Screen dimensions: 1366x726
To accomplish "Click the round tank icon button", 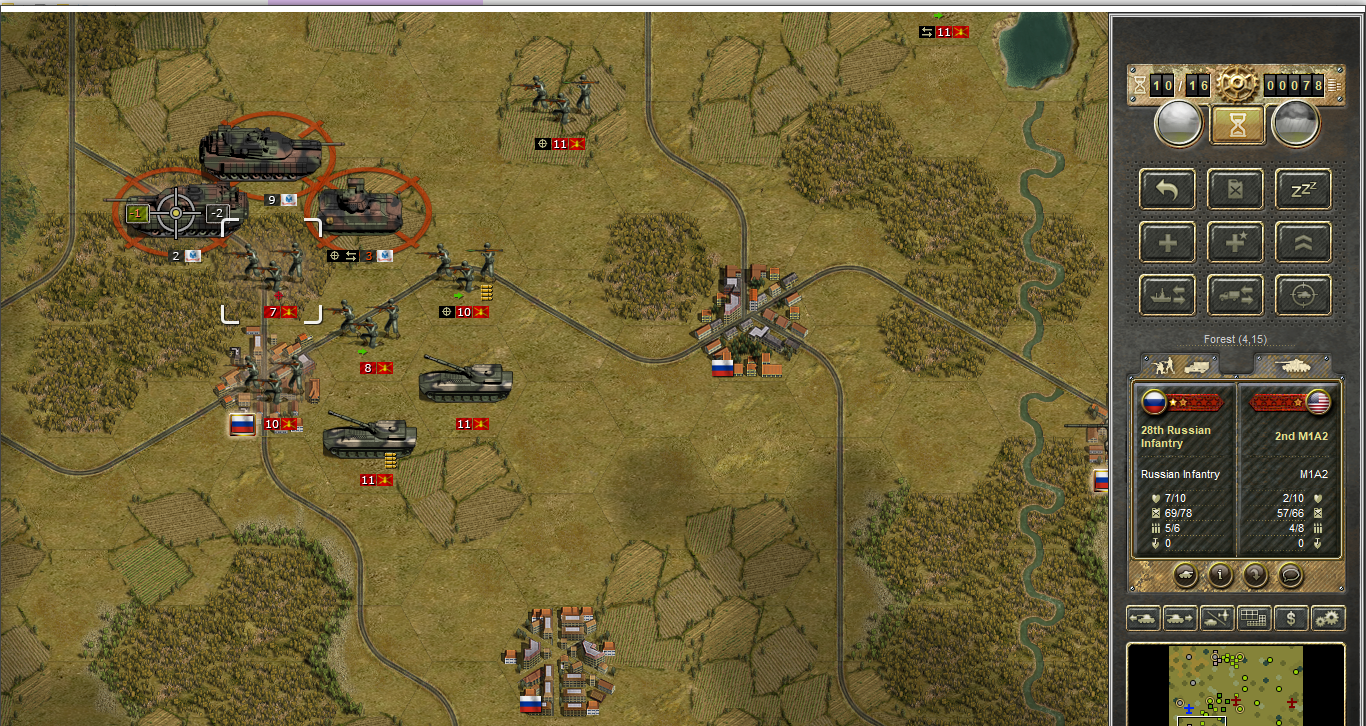I will point(1184,575).
